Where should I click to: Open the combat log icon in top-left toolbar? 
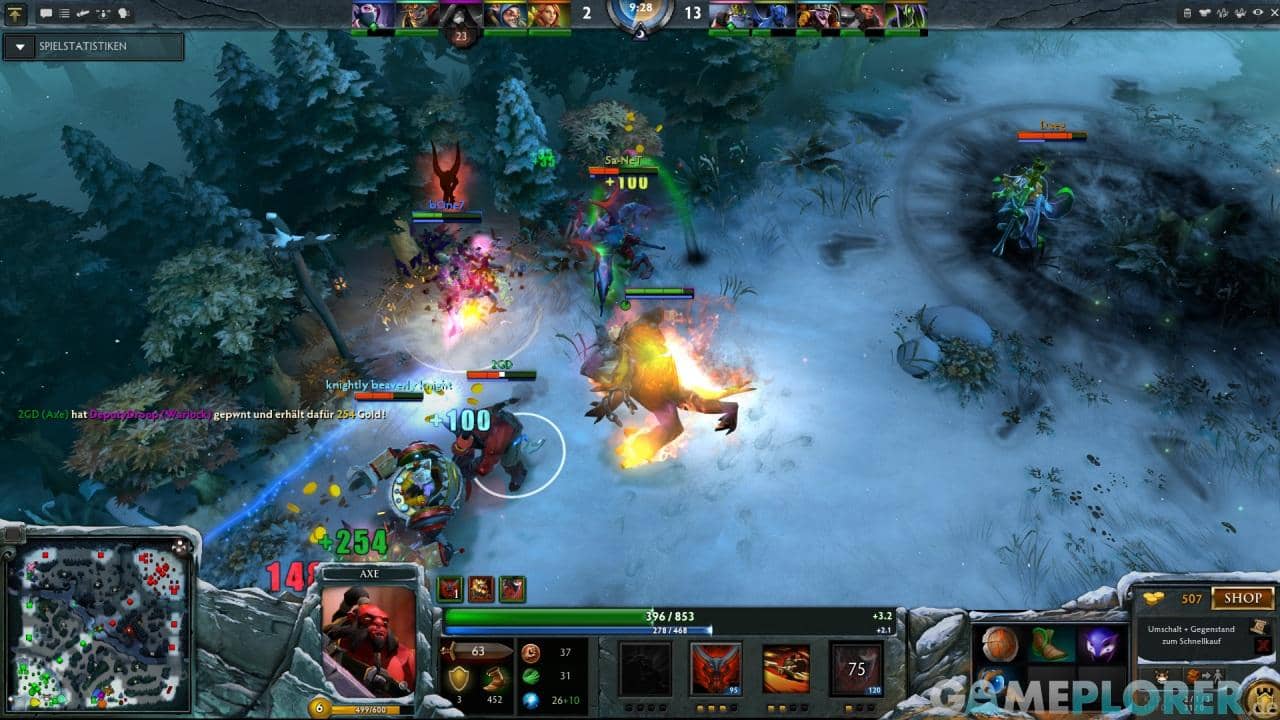63,13
